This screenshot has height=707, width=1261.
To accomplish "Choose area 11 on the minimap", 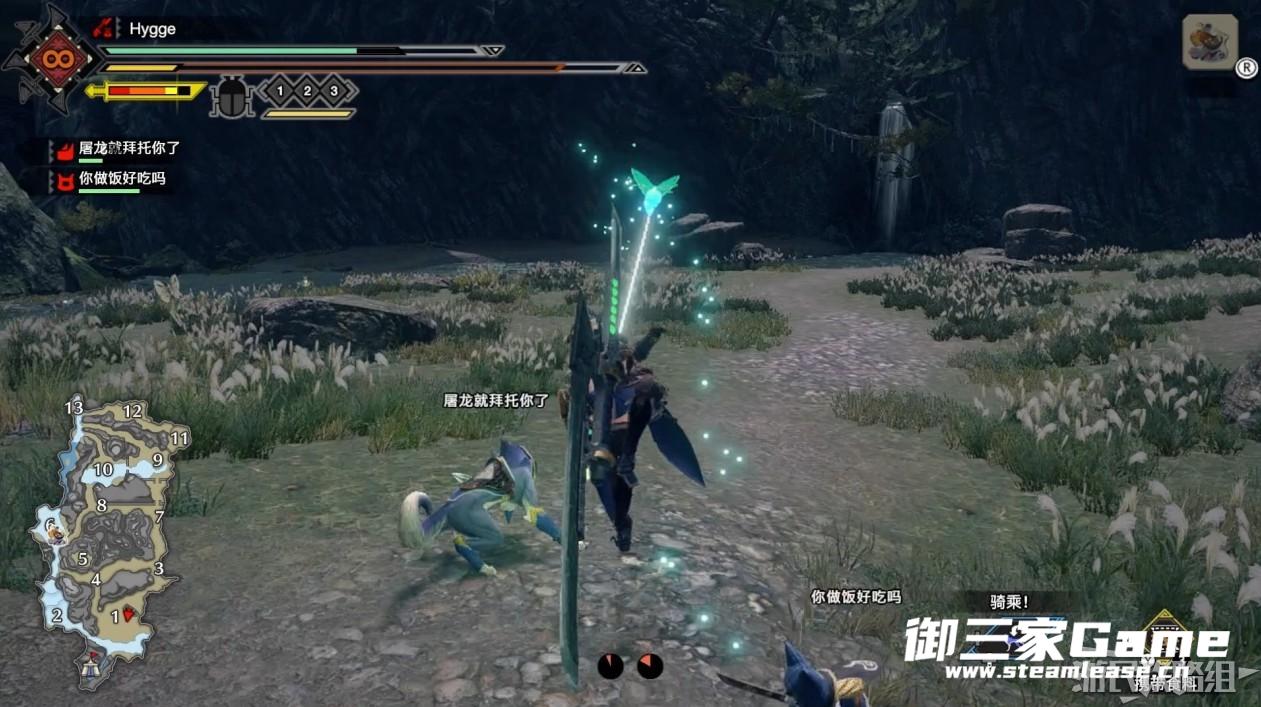I will point(180,438).
